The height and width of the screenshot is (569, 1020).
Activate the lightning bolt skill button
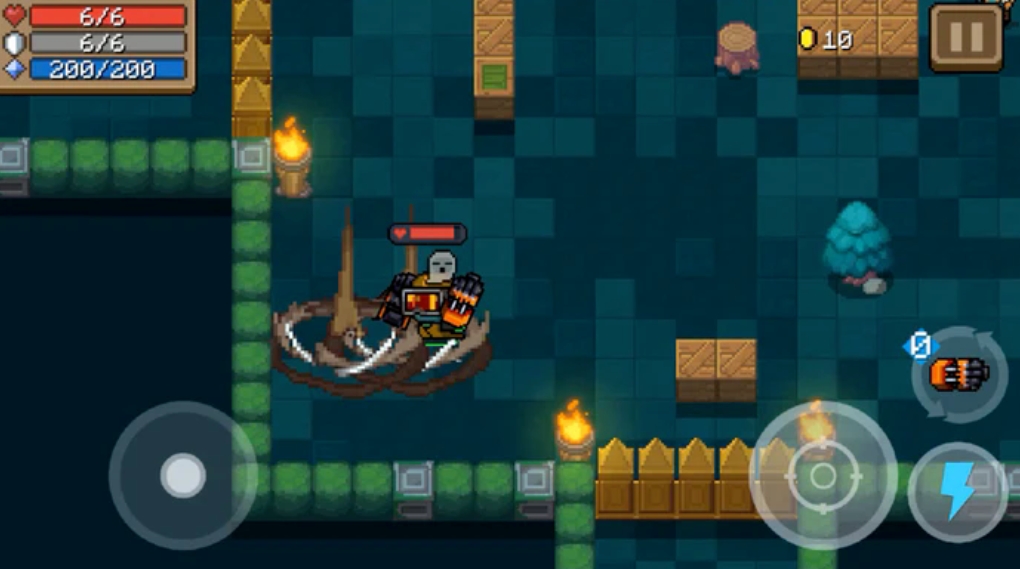click(x=958, y=492)
